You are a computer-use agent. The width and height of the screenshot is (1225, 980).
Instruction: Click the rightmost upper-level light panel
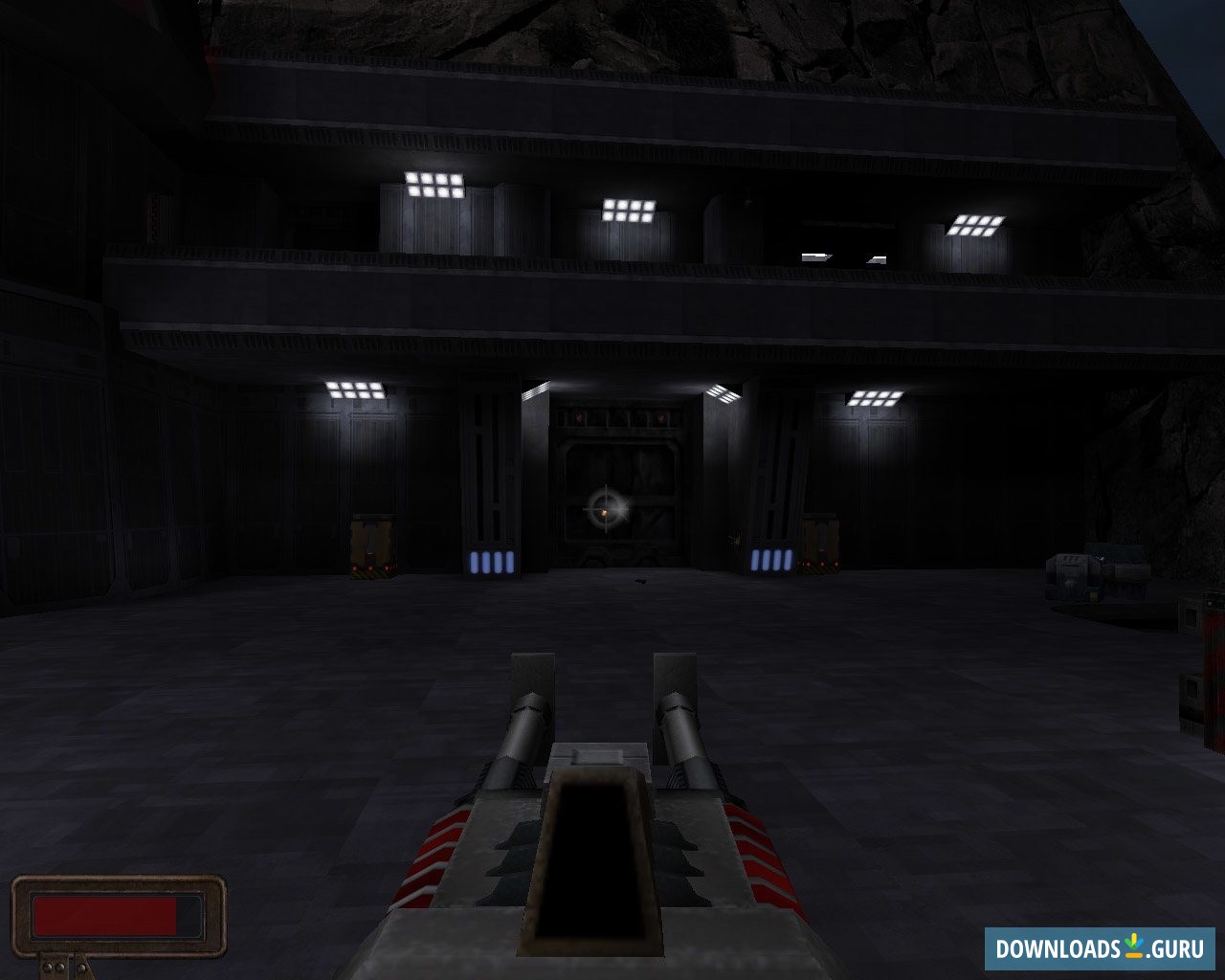pyautogui.click(x=976, y=226)
